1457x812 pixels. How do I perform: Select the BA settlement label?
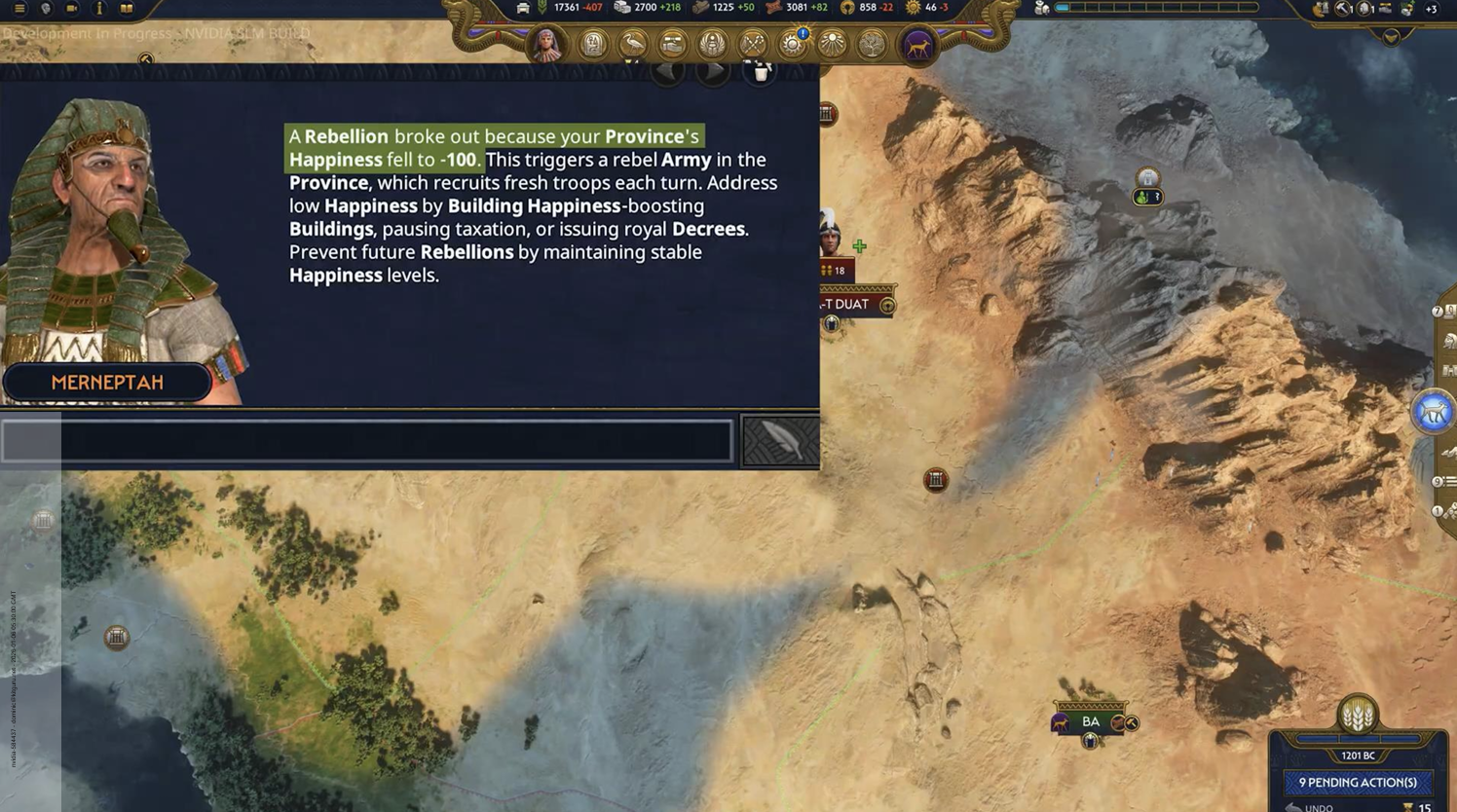point(1091,722)
